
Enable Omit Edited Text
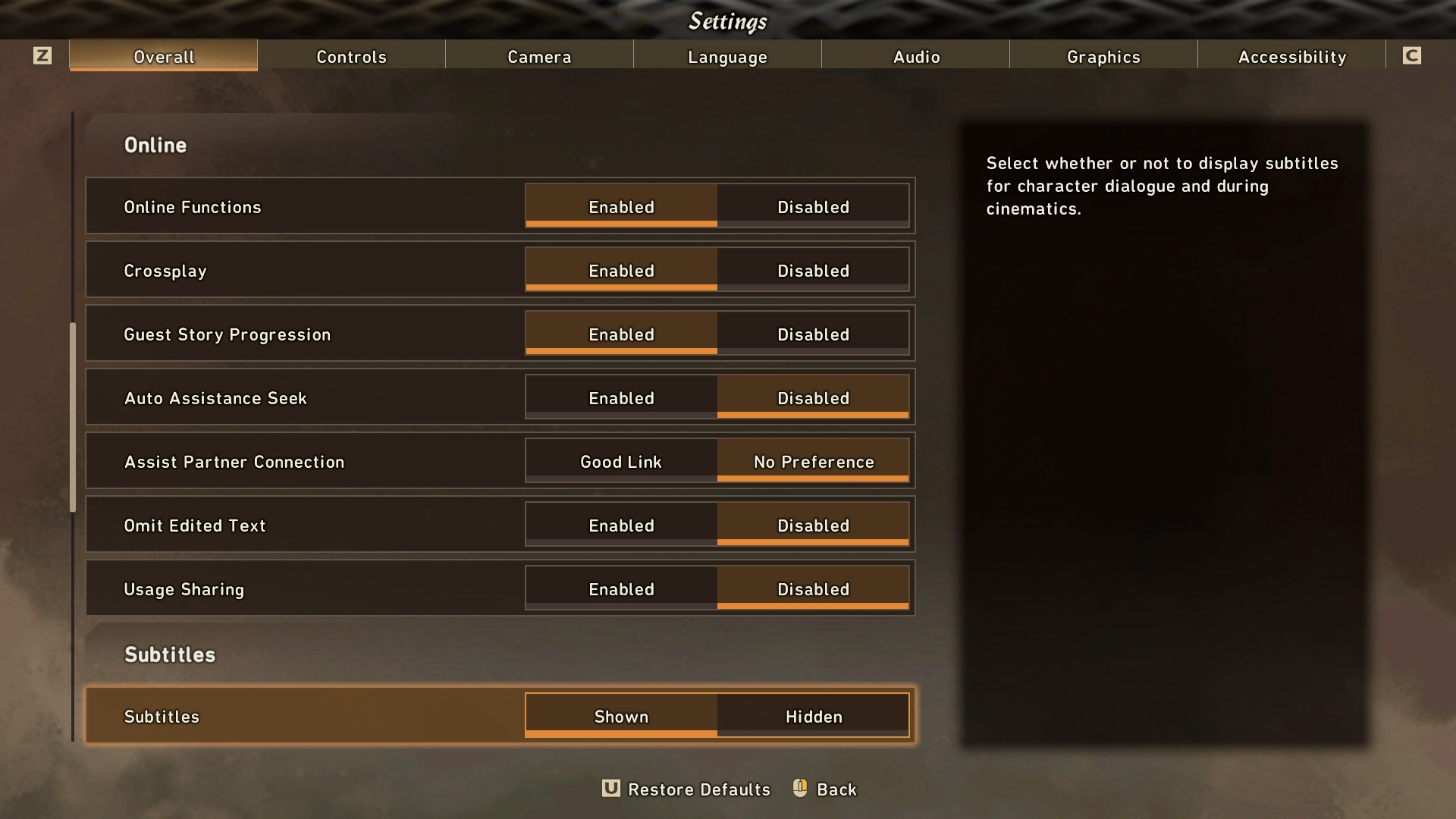[620, 525]
